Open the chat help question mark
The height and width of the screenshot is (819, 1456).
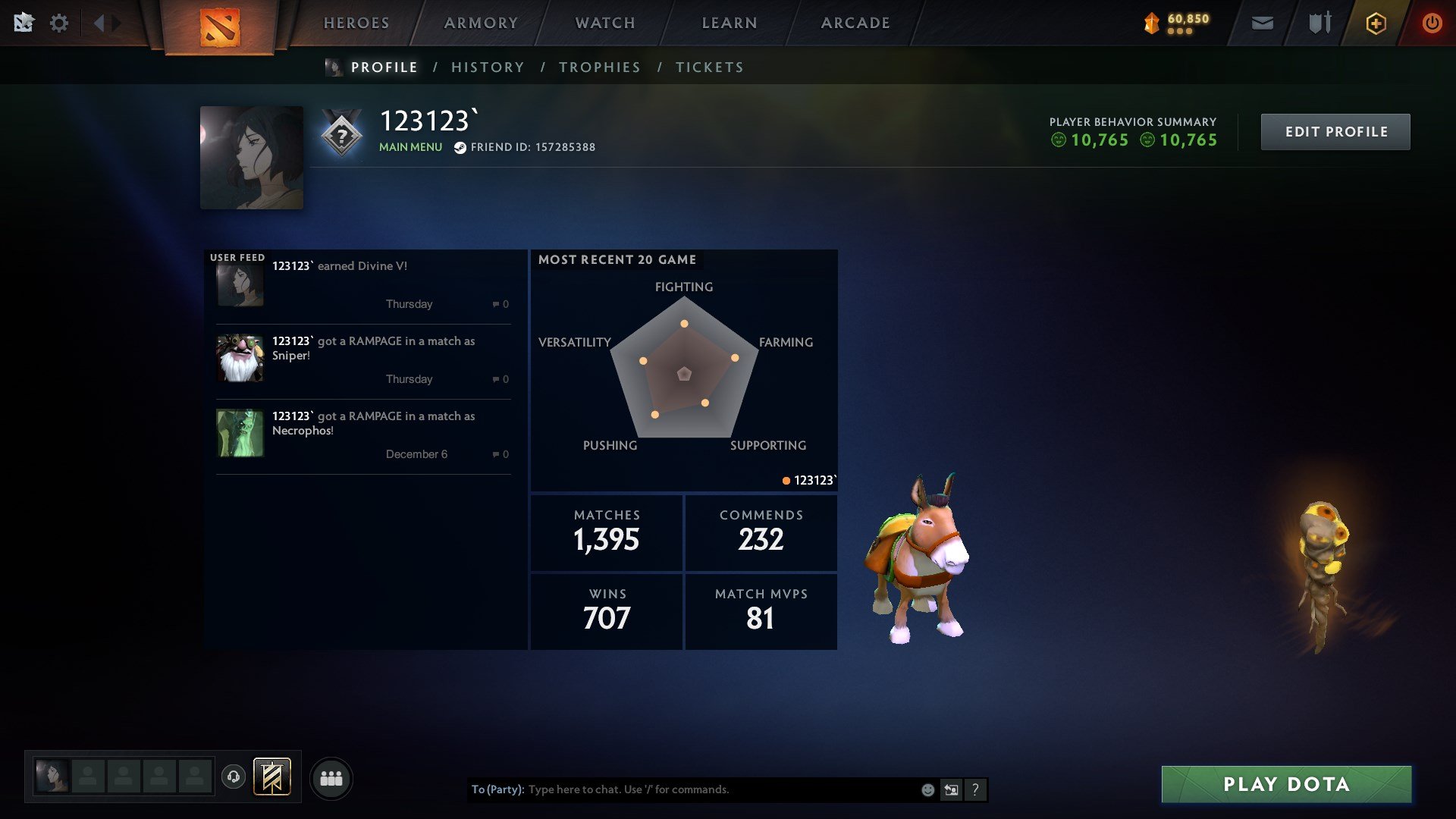pos(975,789)
